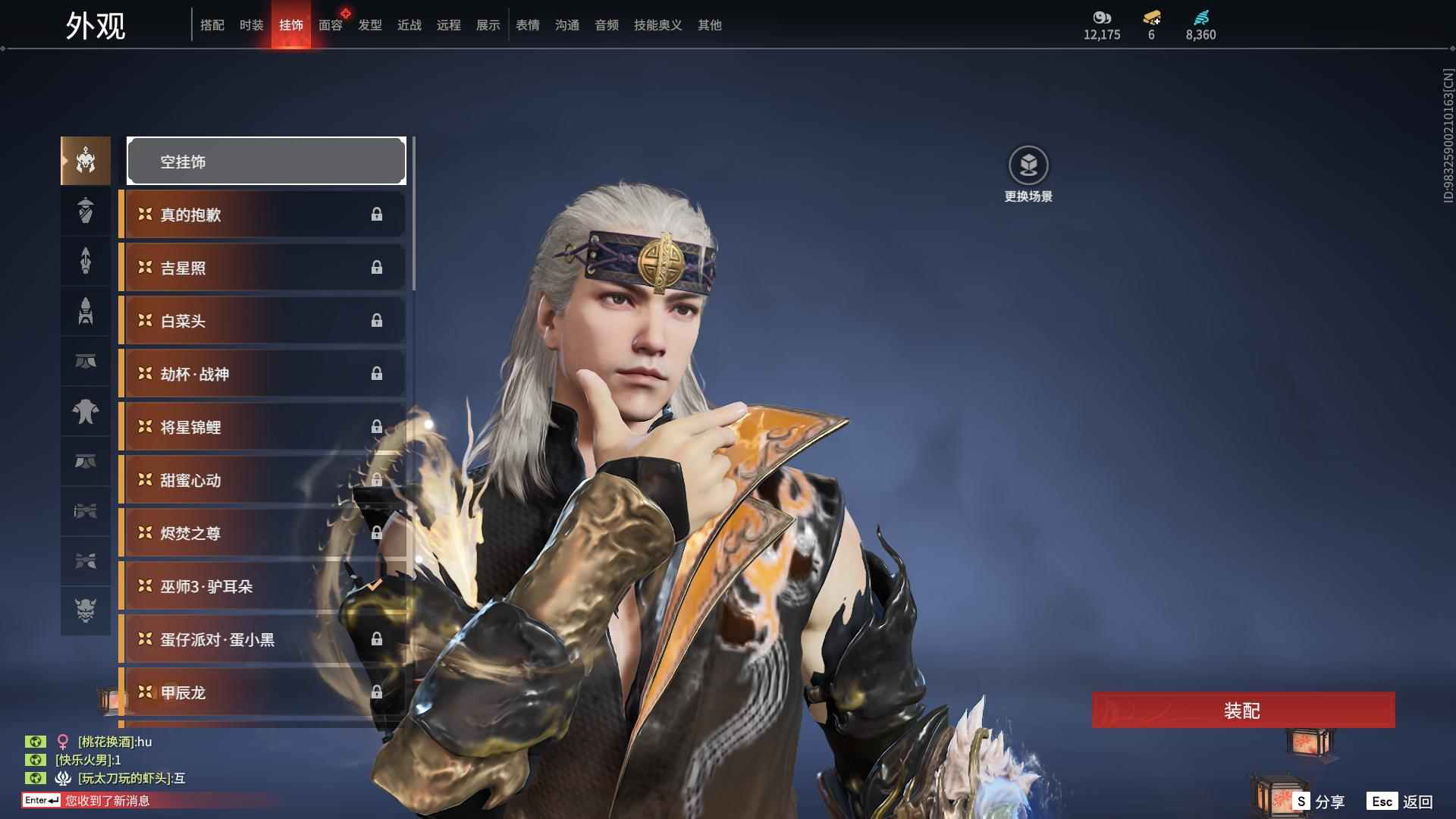Viewport: 1456px width, 819px height.
Task: Pick the 吉星照 accessory
Action: pos(262,268)
